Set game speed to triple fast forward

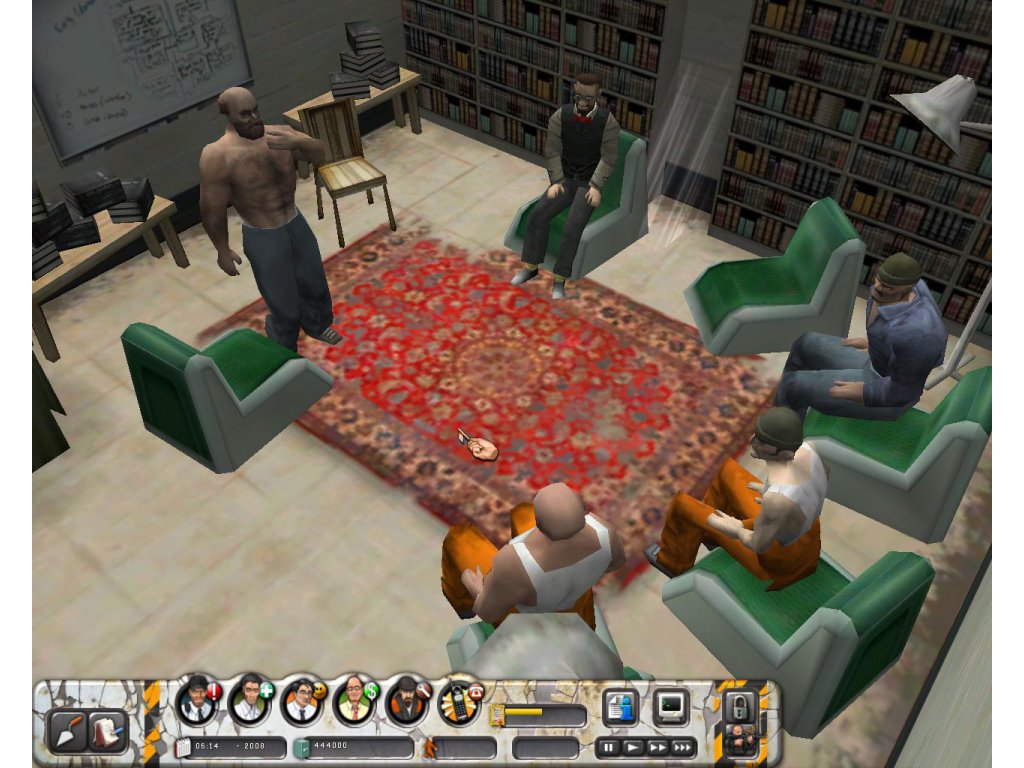tap(683, 747)
